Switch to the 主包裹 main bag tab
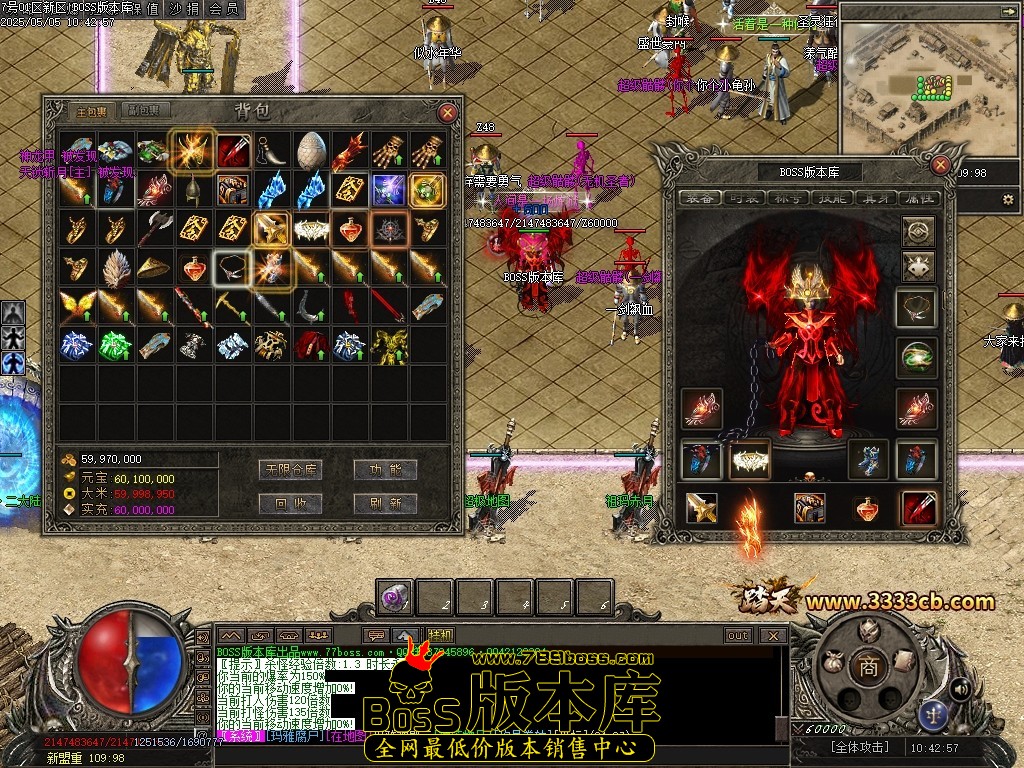The width and height of the screenshot is (1024, 768). 88,111
